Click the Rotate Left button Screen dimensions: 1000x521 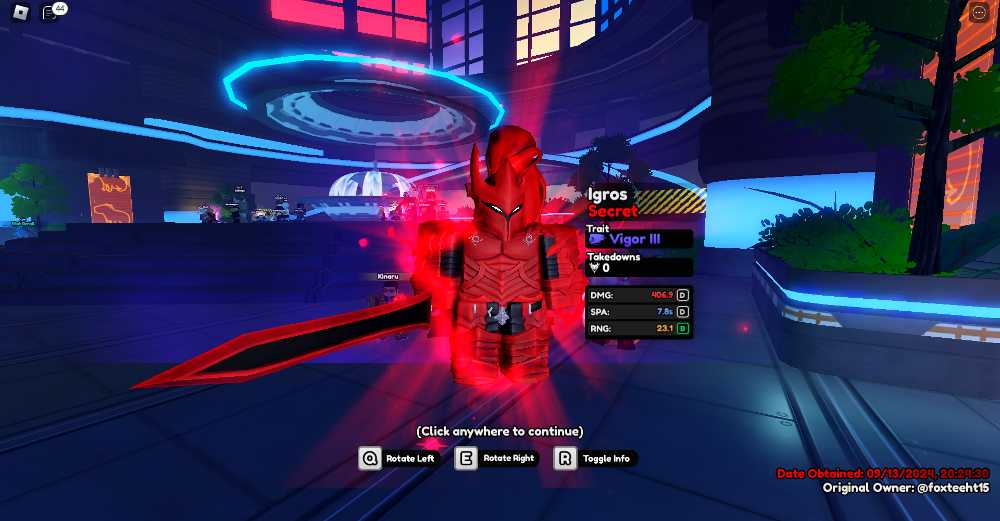pos(398,458)
